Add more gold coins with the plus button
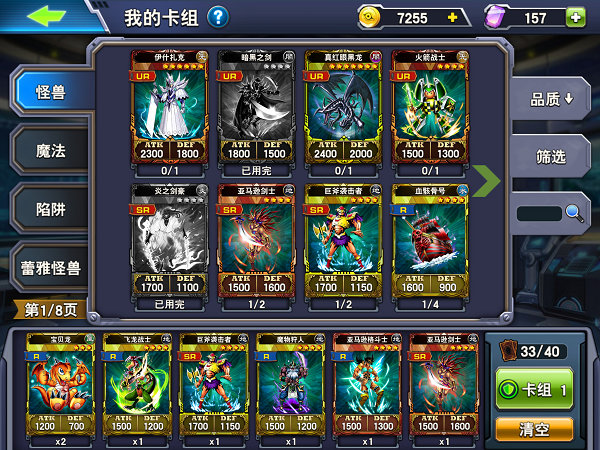Image resolution: width=600 pixels, height=450 pixels. (452, 18)
